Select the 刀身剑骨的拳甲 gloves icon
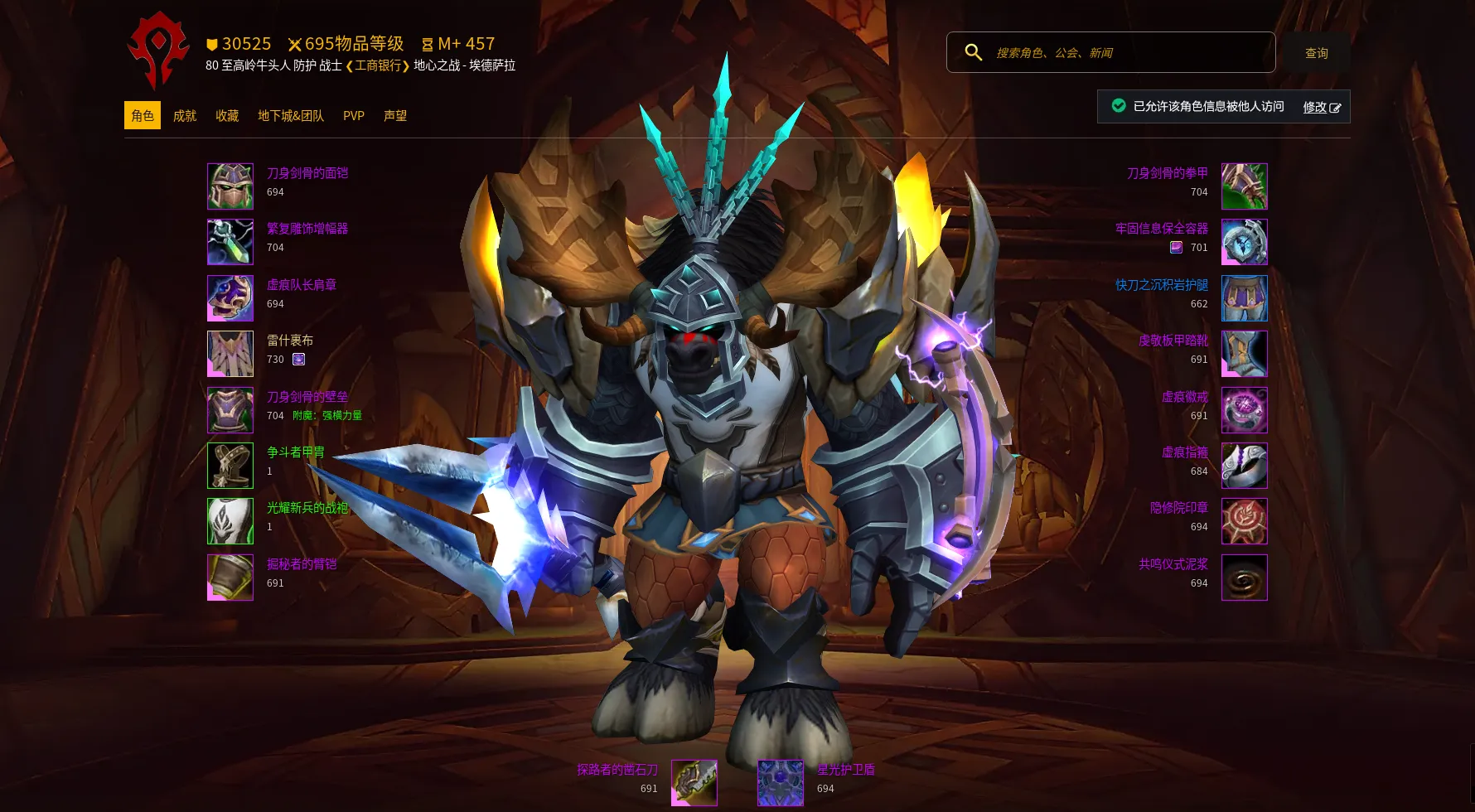Image resolution: width=1475 pixels, height=812 pixels. tap(1245, 186)
